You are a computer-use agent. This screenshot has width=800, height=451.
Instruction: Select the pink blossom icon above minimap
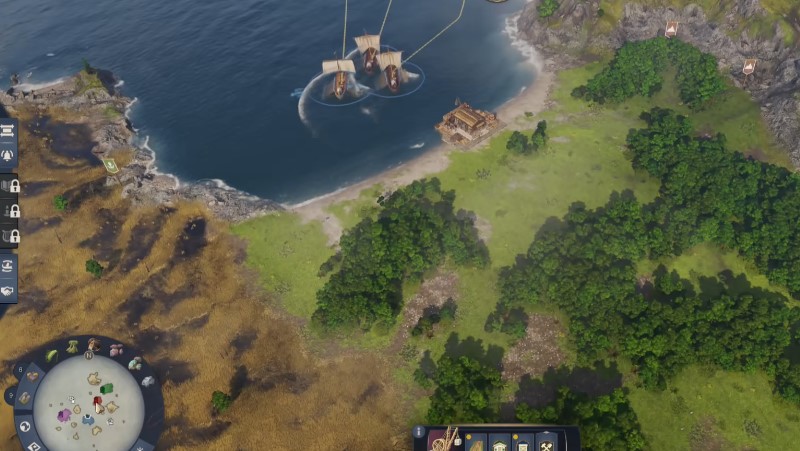[116, 351]
